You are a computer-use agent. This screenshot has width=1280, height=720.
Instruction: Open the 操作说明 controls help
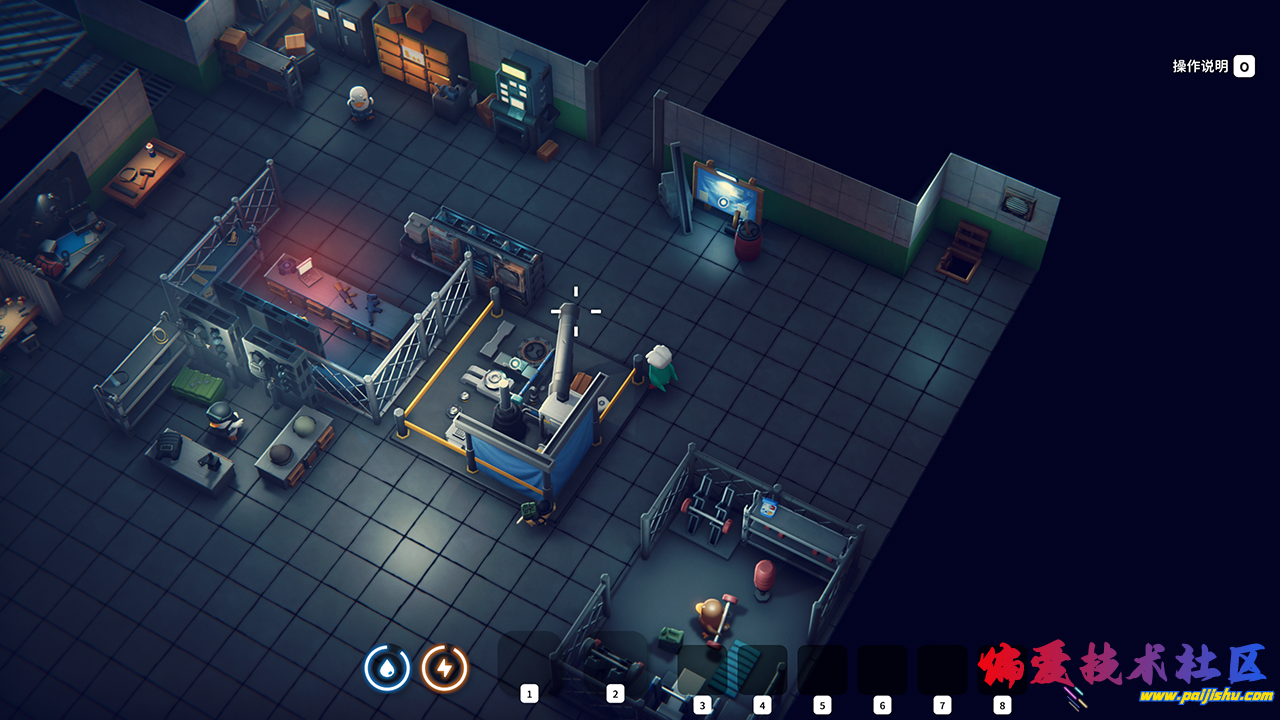tap(1213, 66)
